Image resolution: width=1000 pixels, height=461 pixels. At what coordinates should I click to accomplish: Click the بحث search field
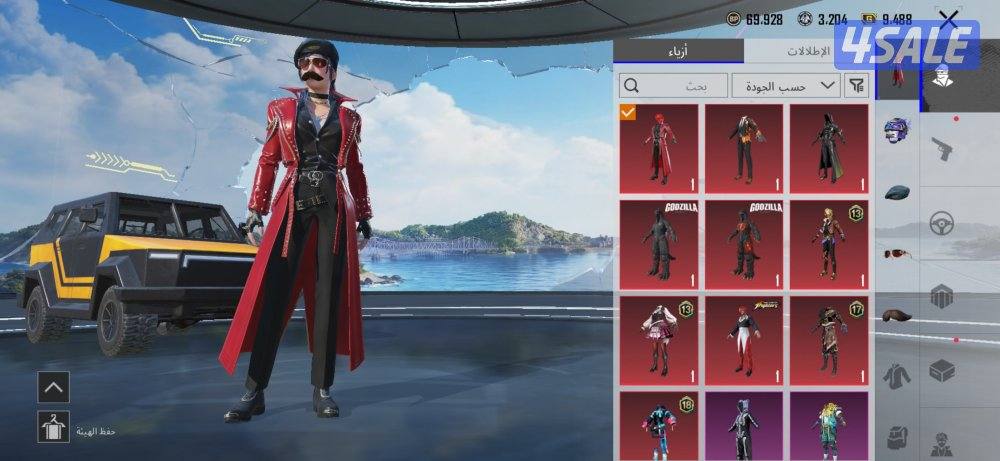[673, 86]
